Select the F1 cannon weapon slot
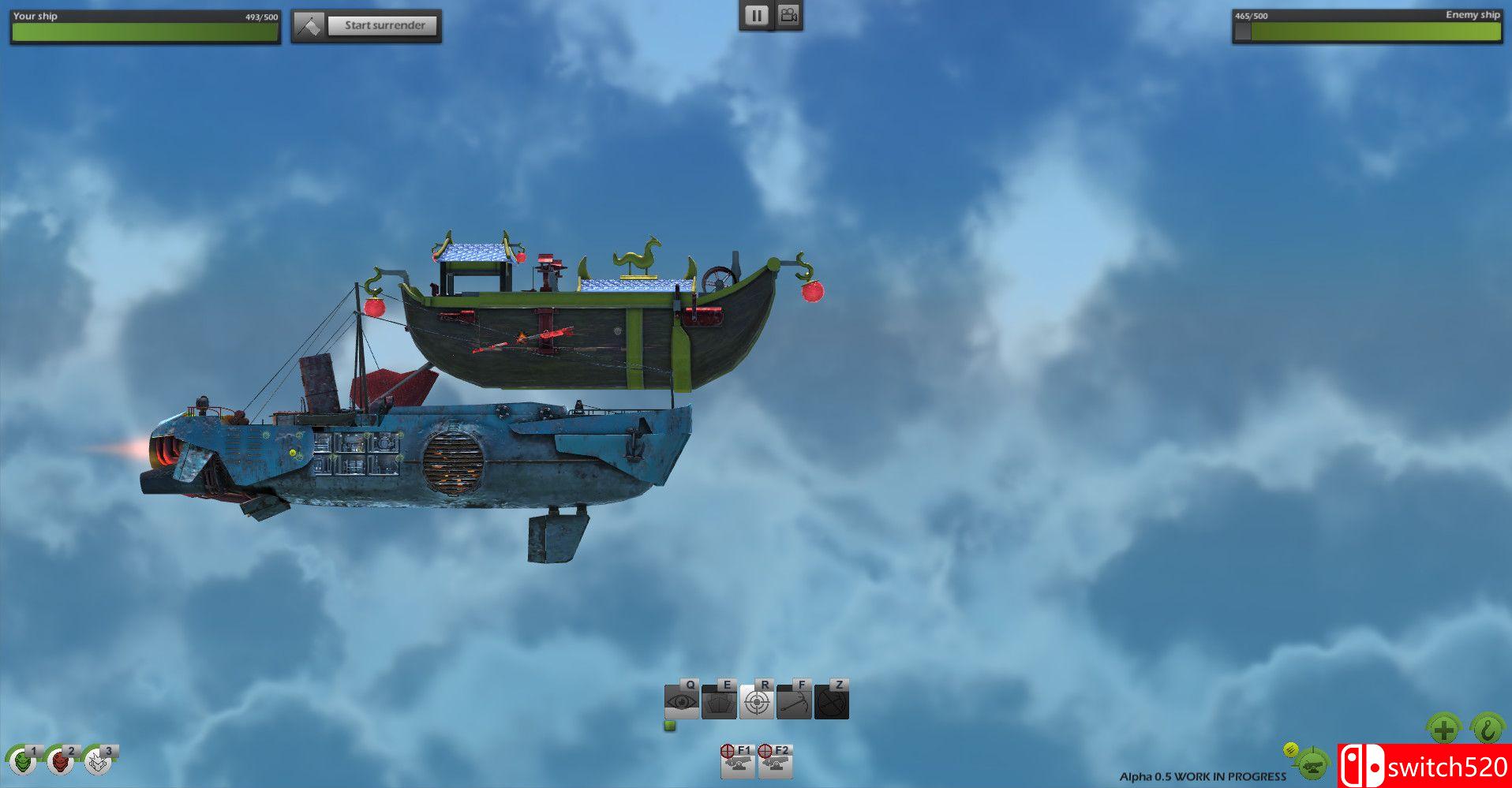Screen dimensions: 1512x788 (x=738, y=760)
